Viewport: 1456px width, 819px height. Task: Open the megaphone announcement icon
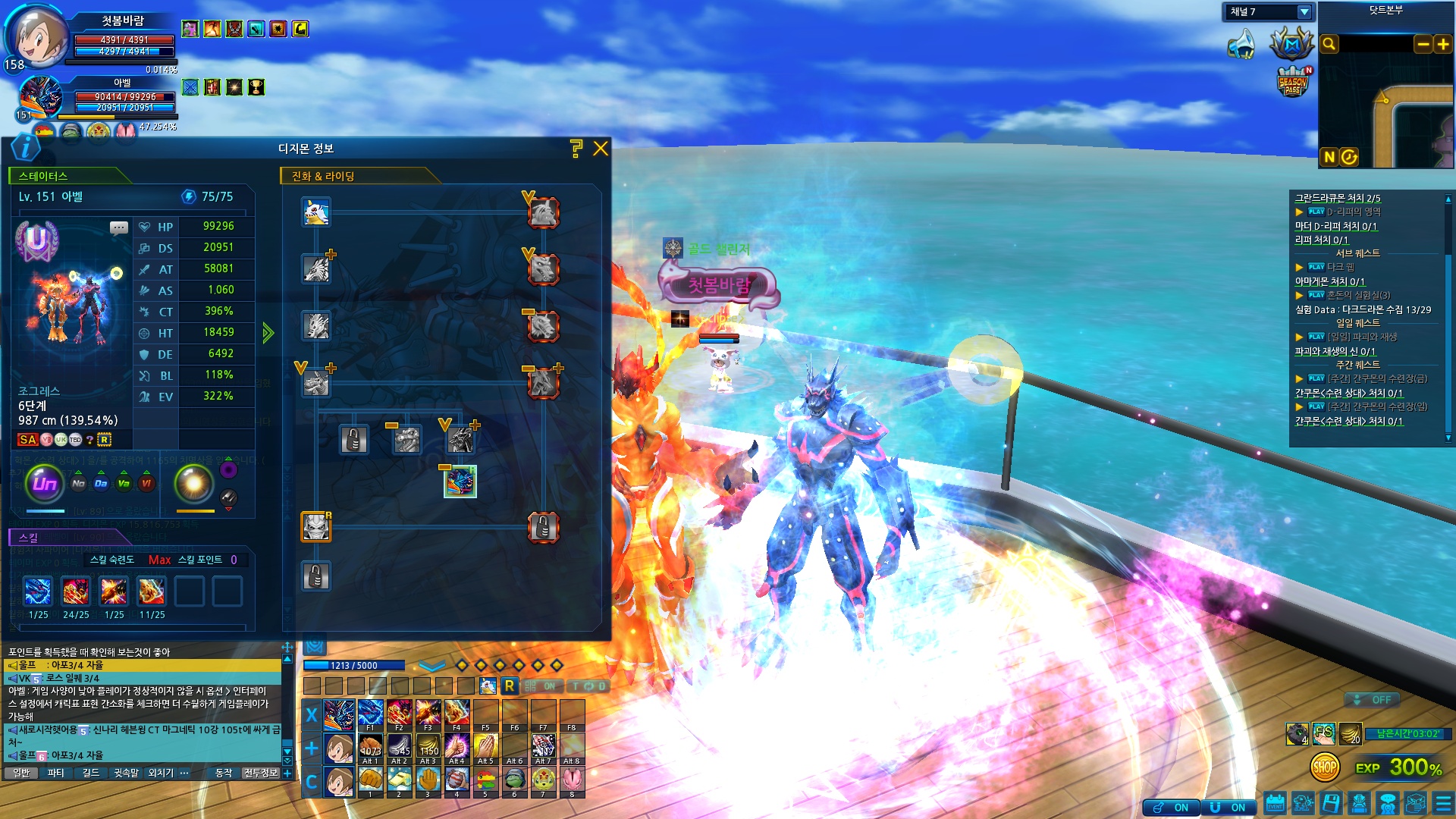pos(1241,44)
